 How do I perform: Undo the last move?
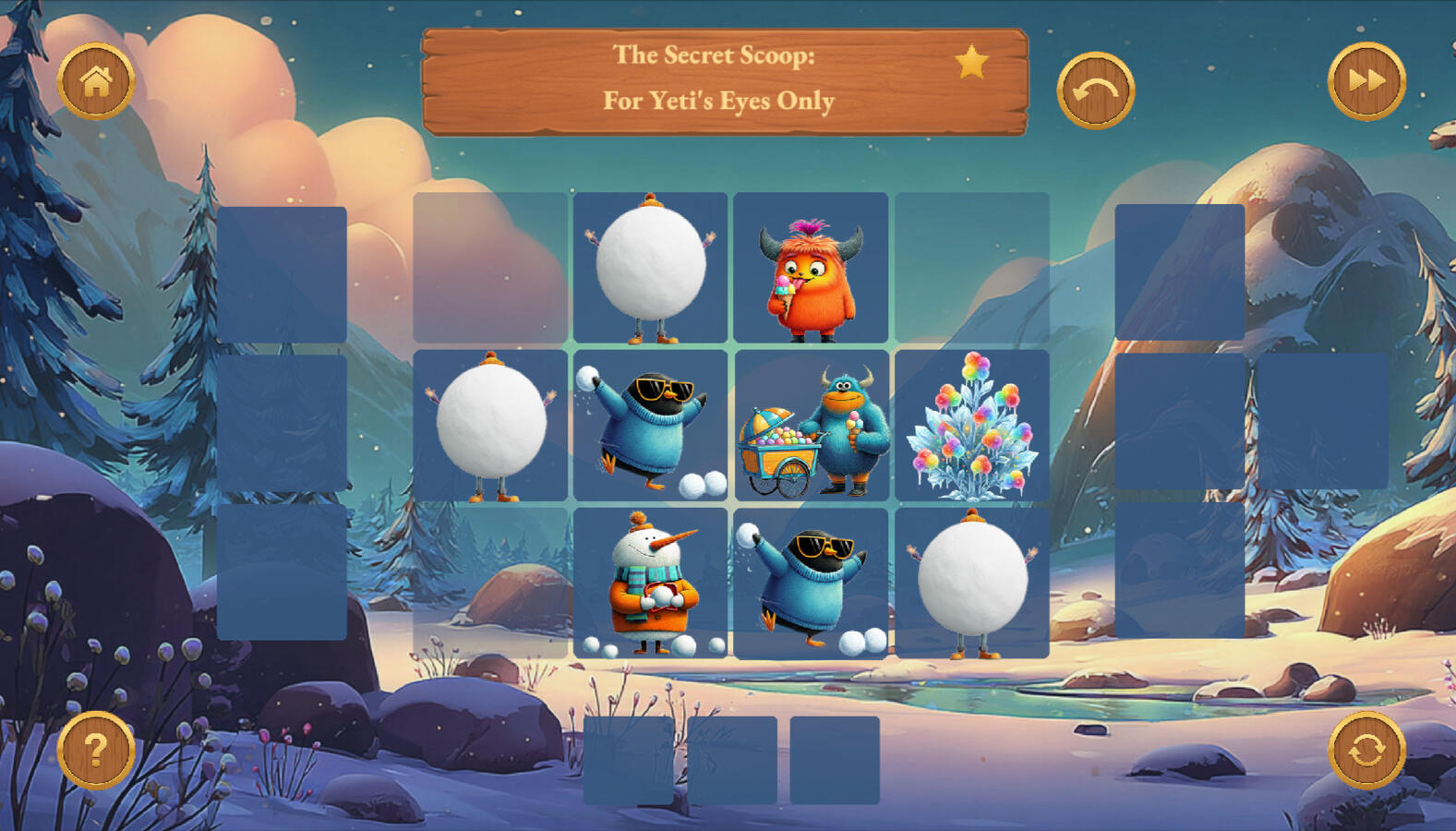1095,90
